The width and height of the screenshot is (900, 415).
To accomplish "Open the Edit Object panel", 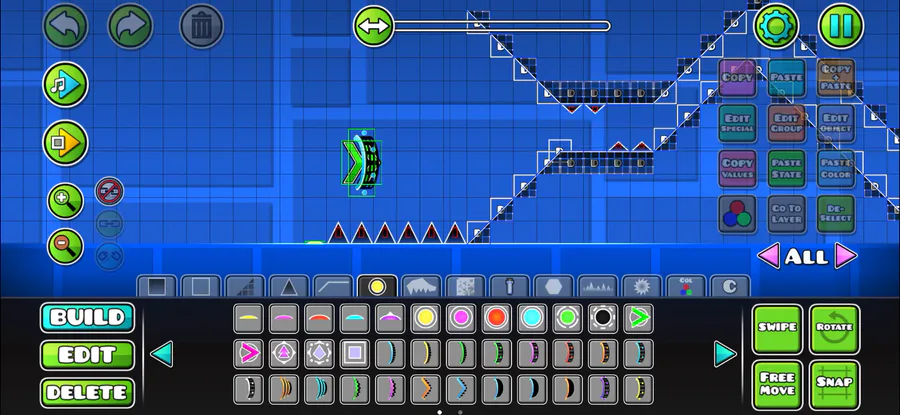I will click(x=835, y=123).
